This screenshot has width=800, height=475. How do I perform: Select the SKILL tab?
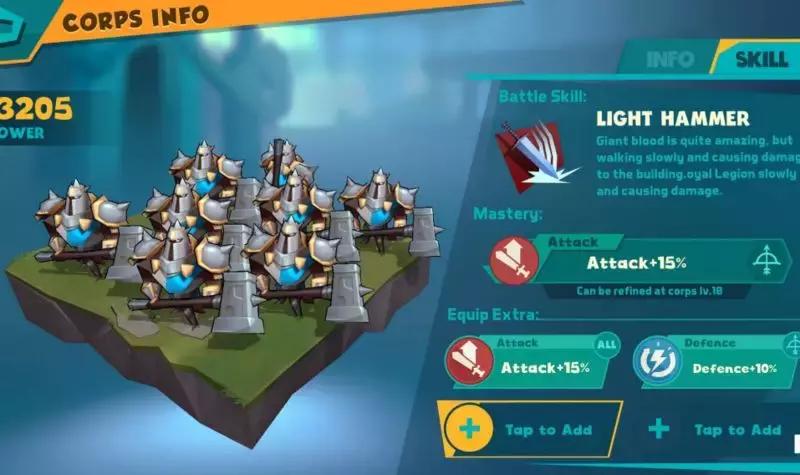[761, 57]
